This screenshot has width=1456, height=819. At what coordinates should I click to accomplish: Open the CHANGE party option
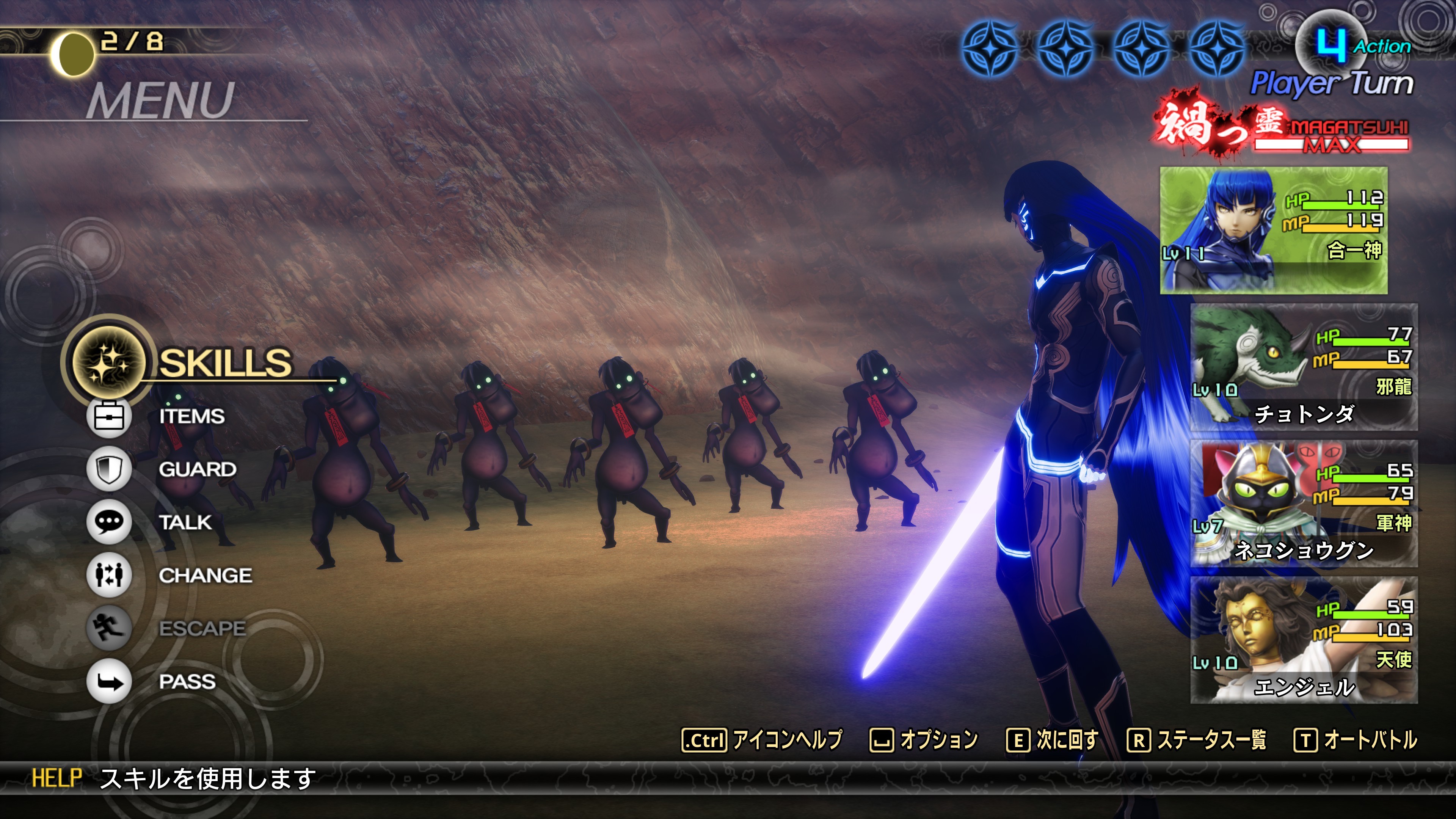coord(205,576)
